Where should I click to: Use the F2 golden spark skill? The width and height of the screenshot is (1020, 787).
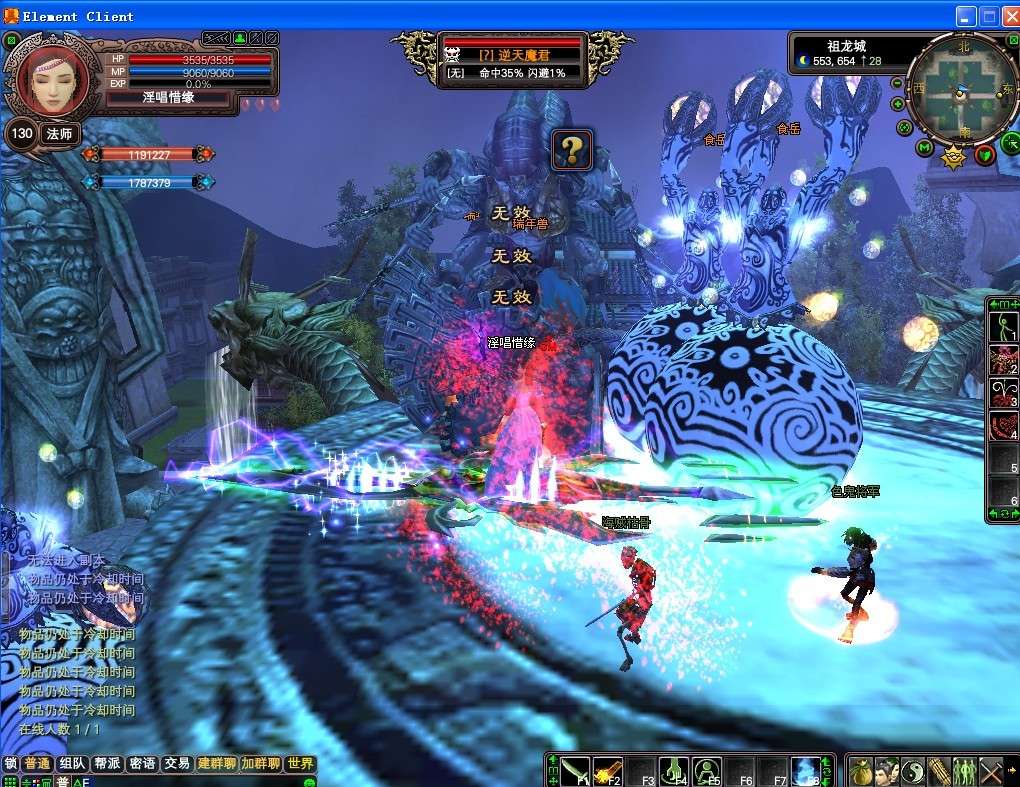608,771
